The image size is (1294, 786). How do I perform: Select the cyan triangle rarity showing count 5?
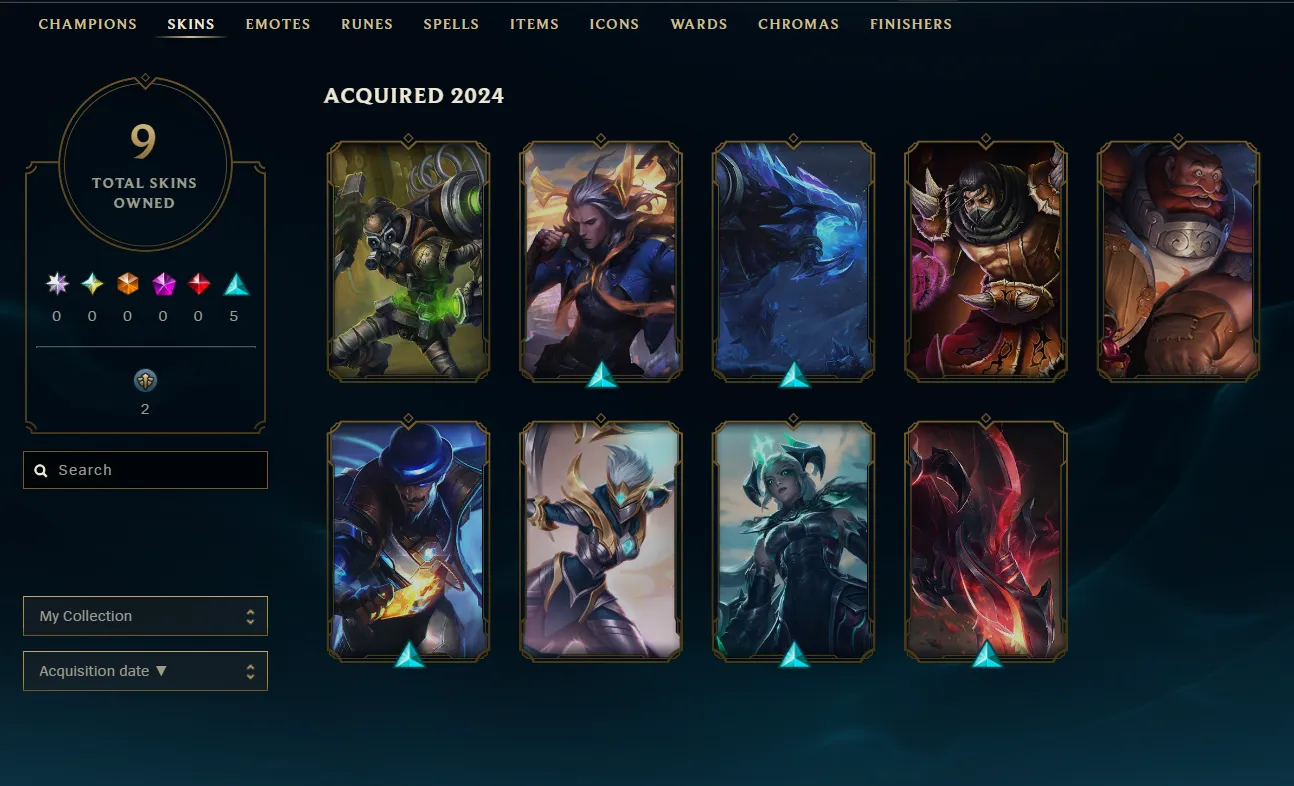(235, 283)
